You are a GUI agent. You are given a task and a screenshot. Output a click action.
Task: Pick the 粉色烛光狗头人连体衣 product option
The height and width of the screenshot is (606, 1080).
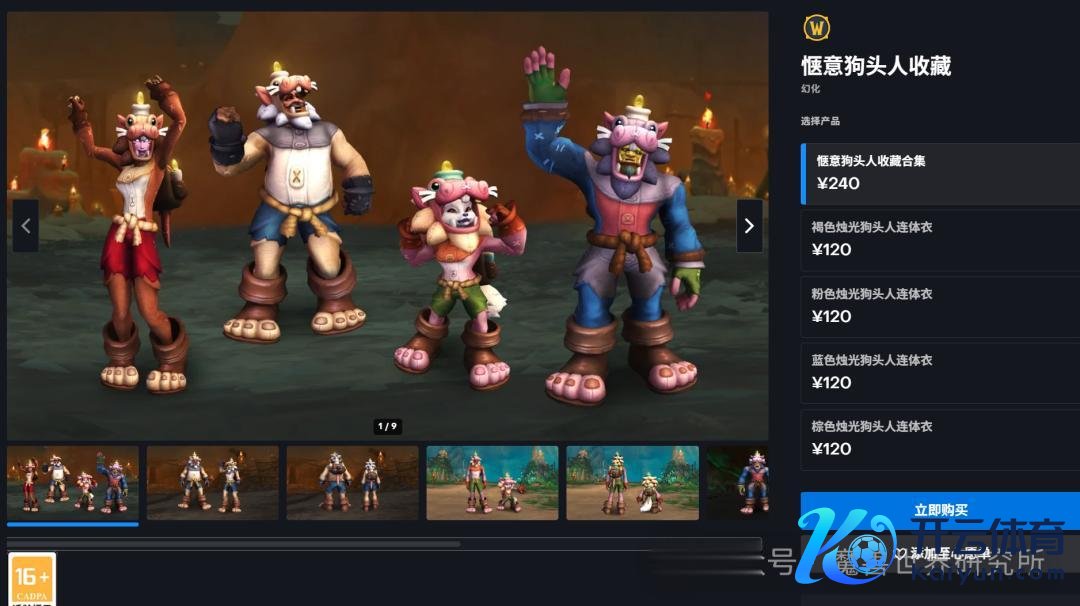tap(940, 306)
